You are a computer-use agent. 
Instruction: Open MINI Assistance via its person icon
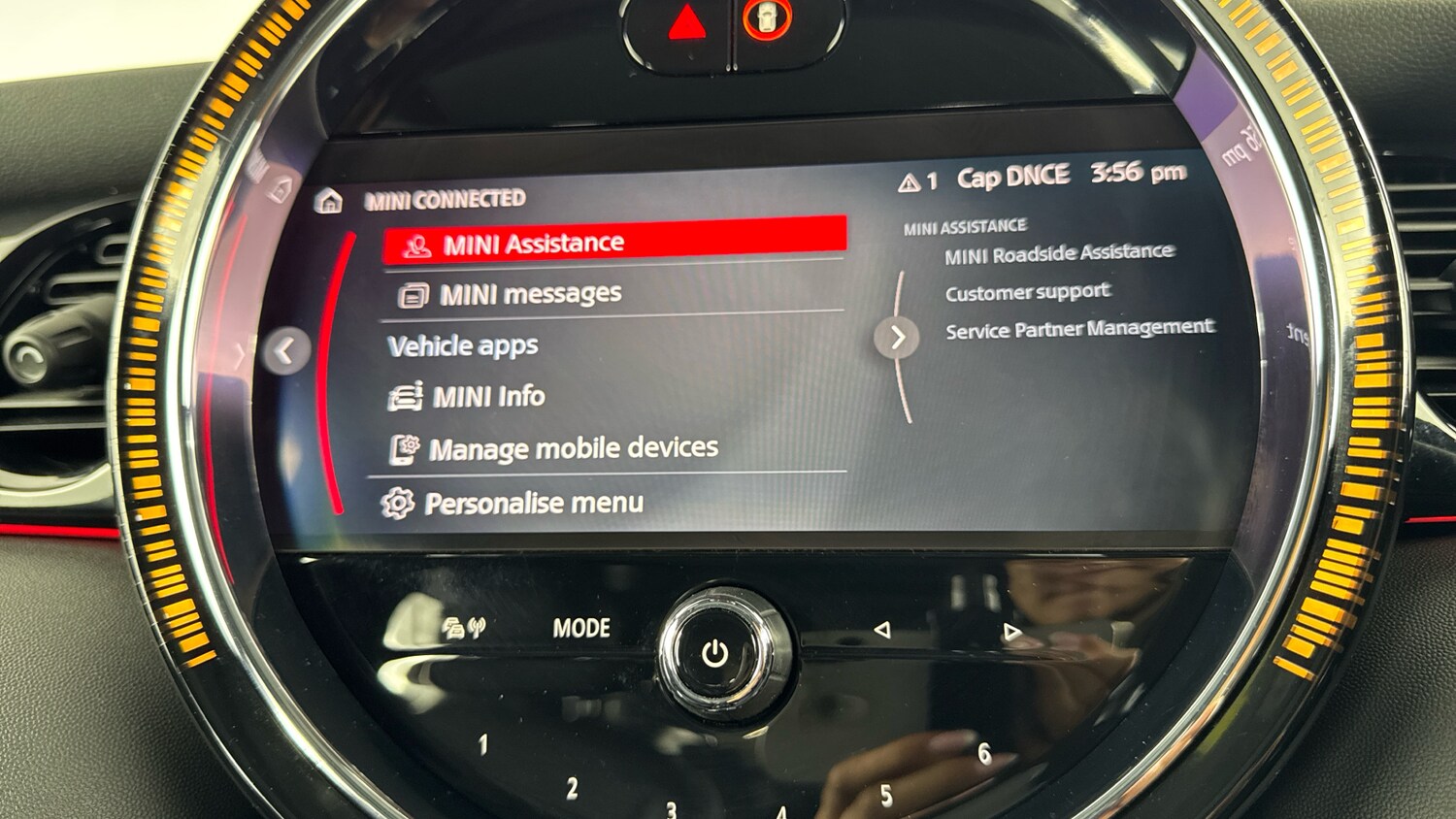pos(415,243)
